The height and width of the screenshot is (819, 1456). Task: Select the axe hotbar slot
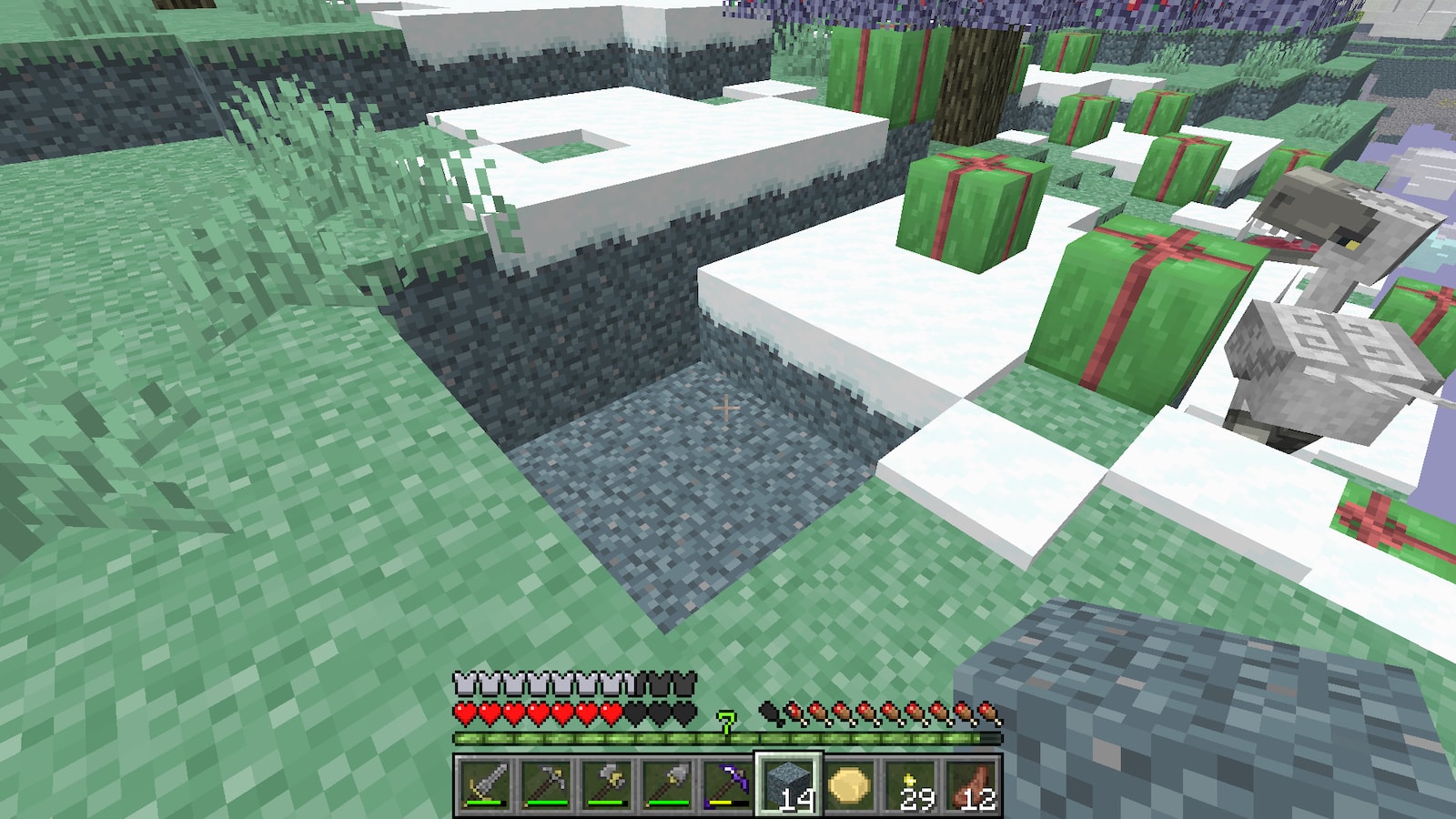coord(607,784)
